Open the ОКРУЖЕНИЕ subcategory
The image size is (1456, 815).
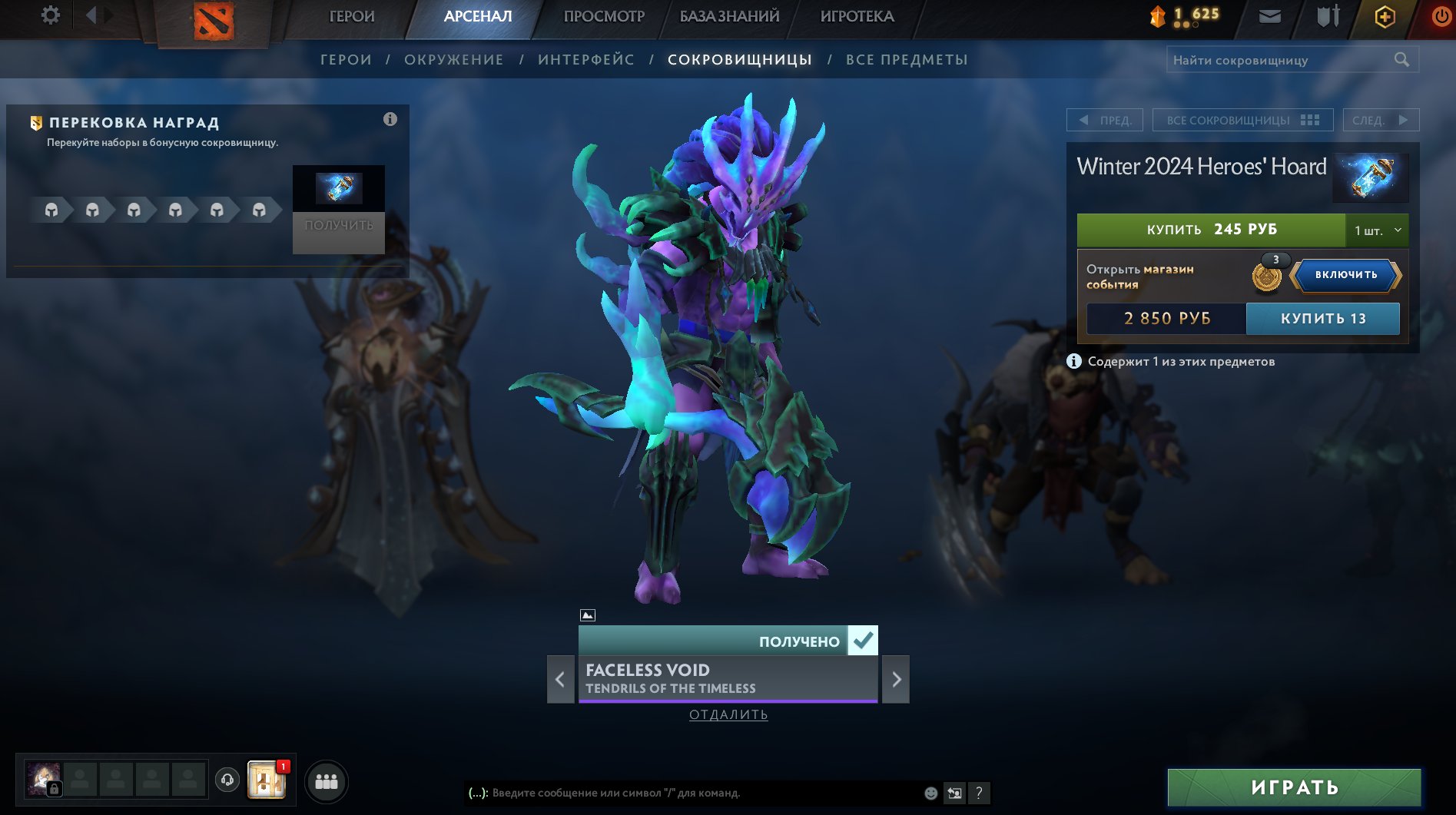(455, 59)
